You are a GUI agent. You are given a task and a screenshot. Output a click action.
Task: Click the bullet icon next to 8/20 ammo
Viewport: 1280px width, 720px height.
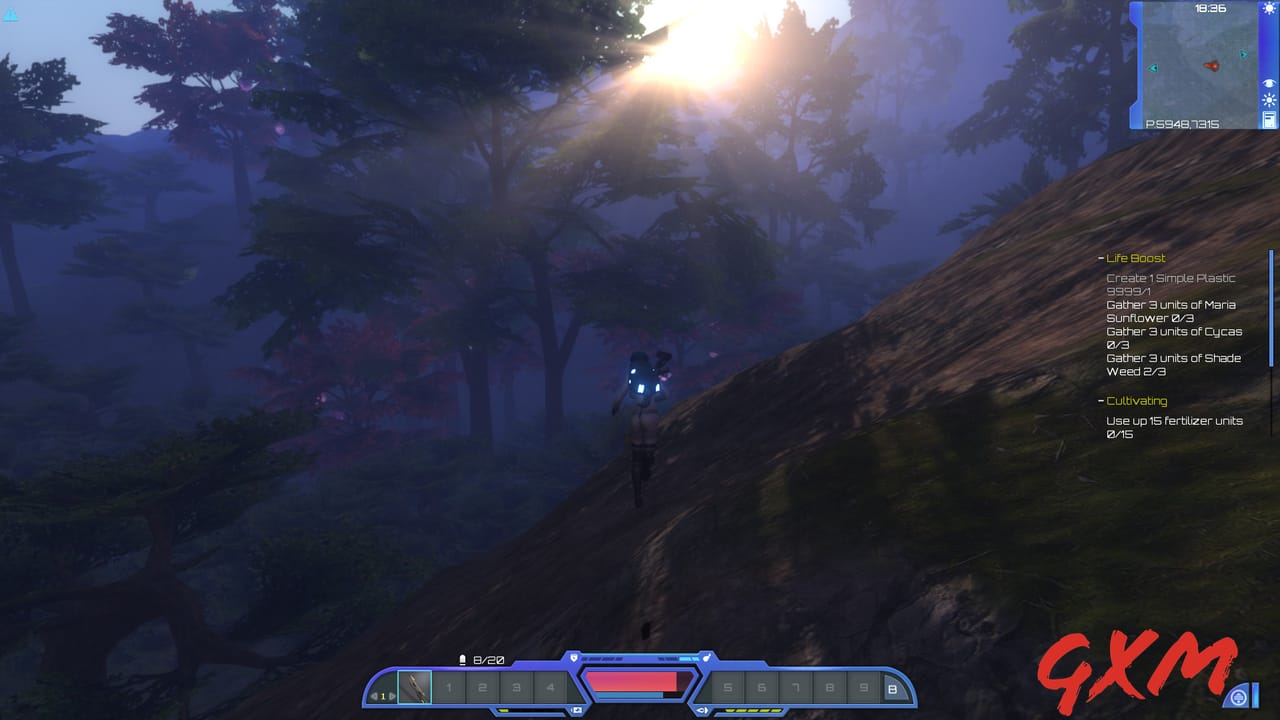pos(462,659)
